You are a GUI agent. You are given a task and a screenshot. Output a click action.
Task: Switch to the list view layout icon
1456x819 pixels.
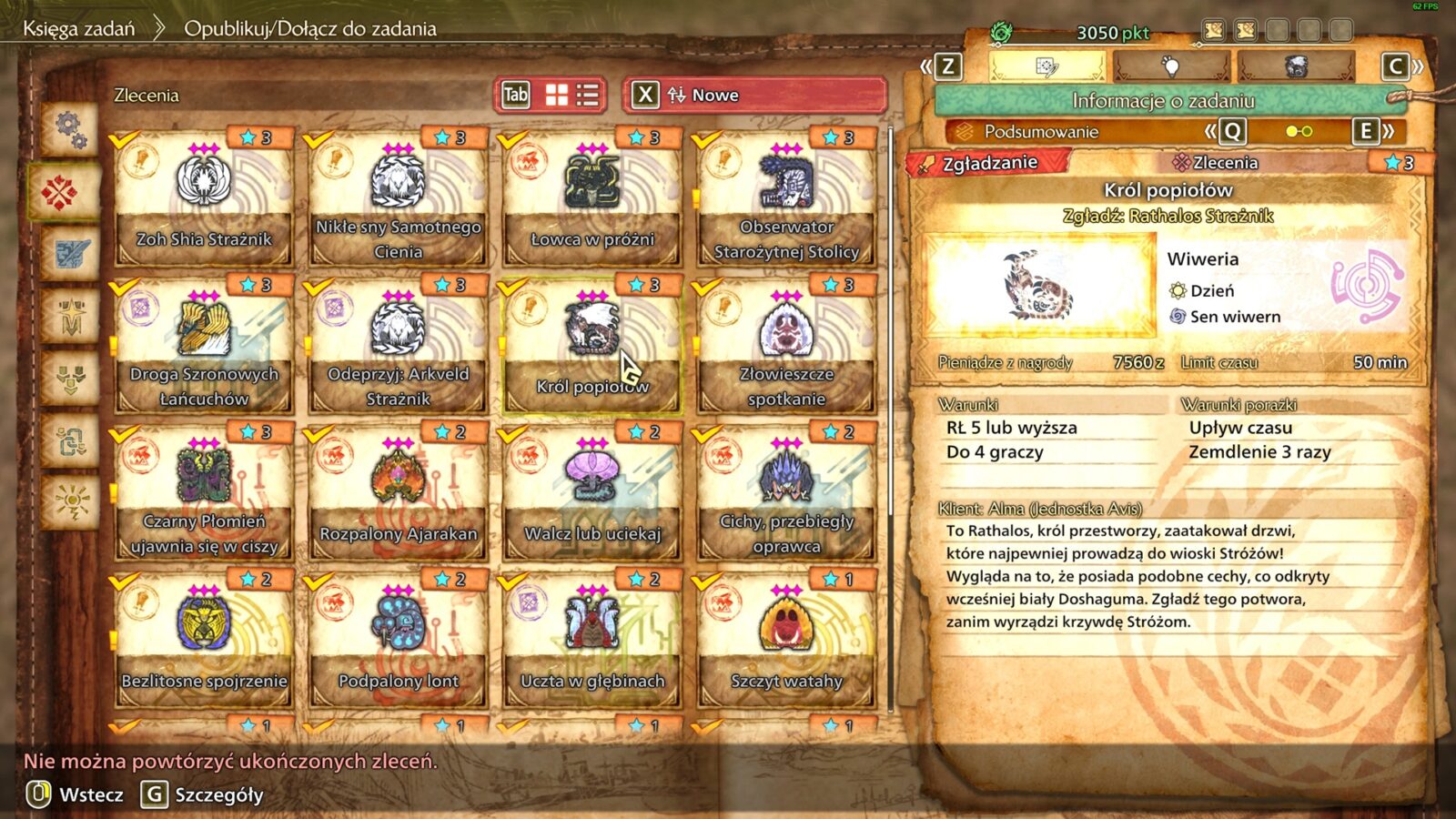(588, 95)
